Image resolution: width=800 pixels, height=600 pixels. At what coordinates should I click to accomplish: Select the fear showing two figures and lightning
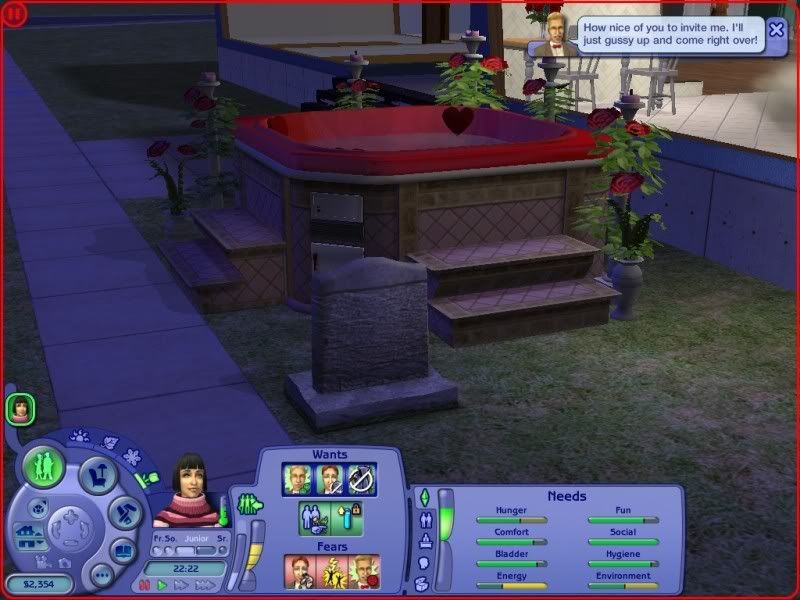[330, 571]
